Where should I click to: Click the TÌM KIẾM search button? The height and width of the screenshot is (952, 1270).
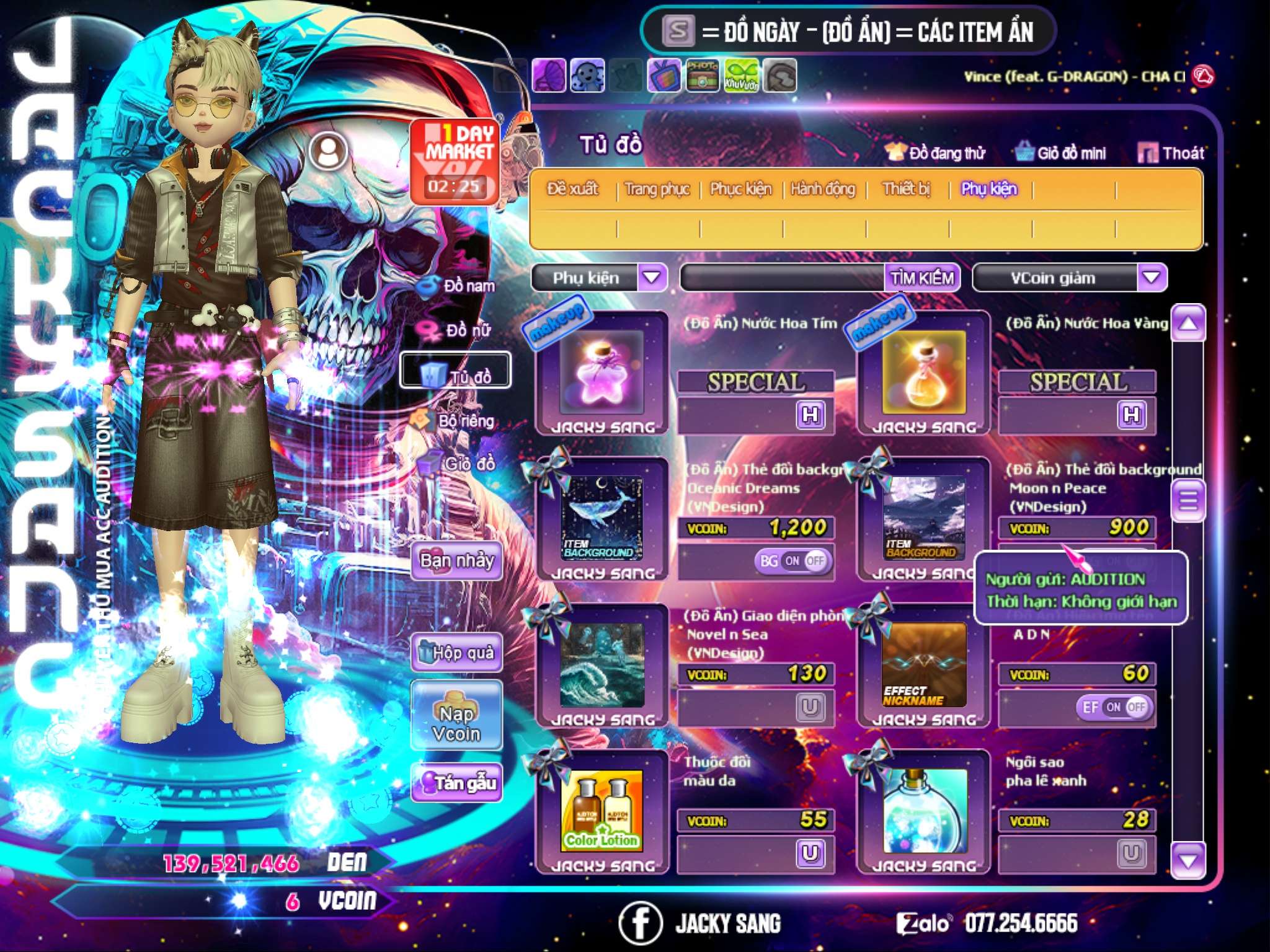[x=921, y=278]
